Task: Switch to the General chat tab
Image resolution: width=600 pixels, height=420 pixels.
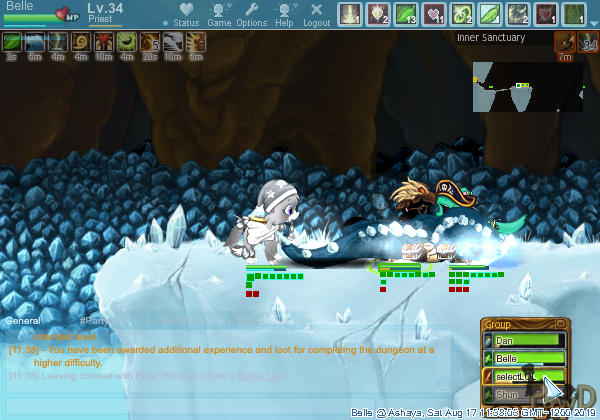Action: 24,321
